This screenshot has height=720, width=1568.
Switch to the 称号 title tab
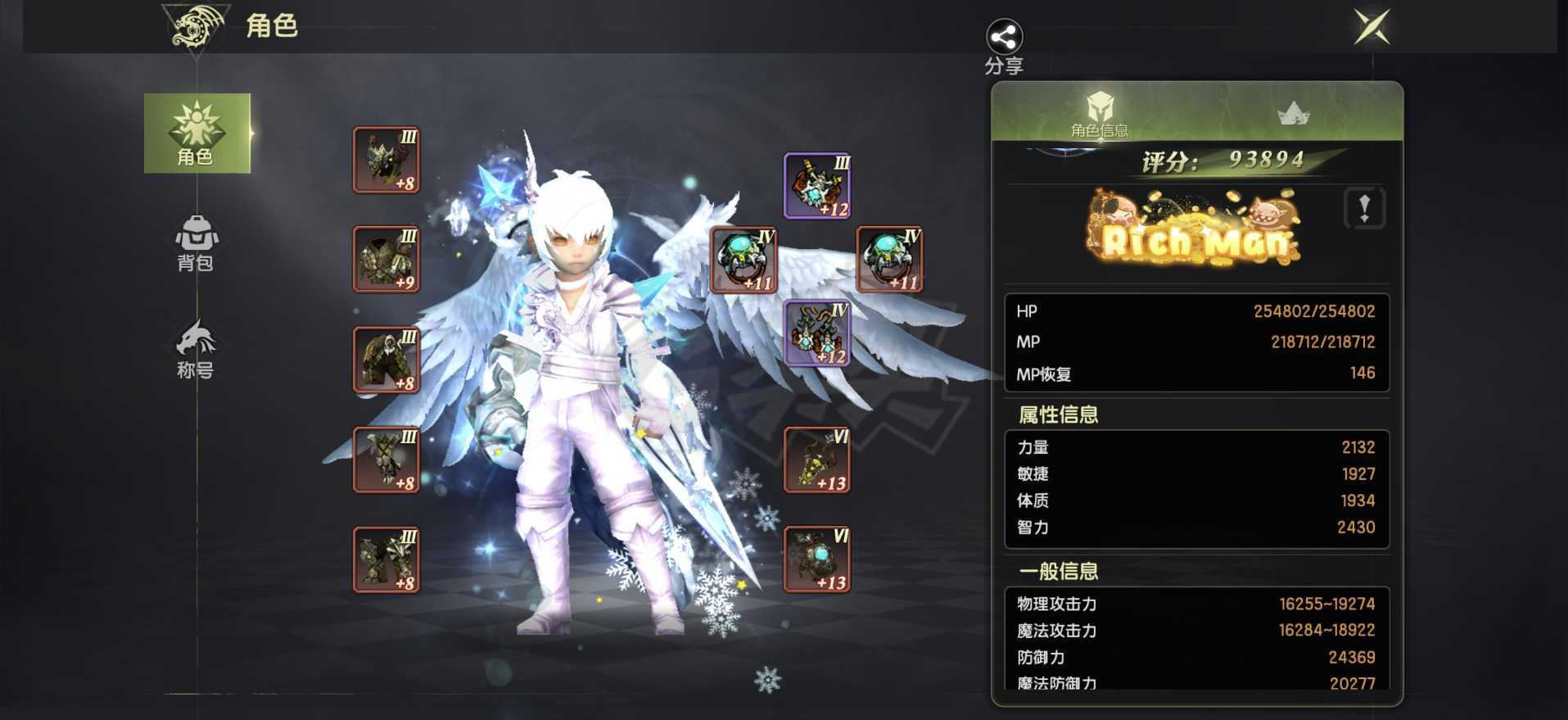click(196, 349)
